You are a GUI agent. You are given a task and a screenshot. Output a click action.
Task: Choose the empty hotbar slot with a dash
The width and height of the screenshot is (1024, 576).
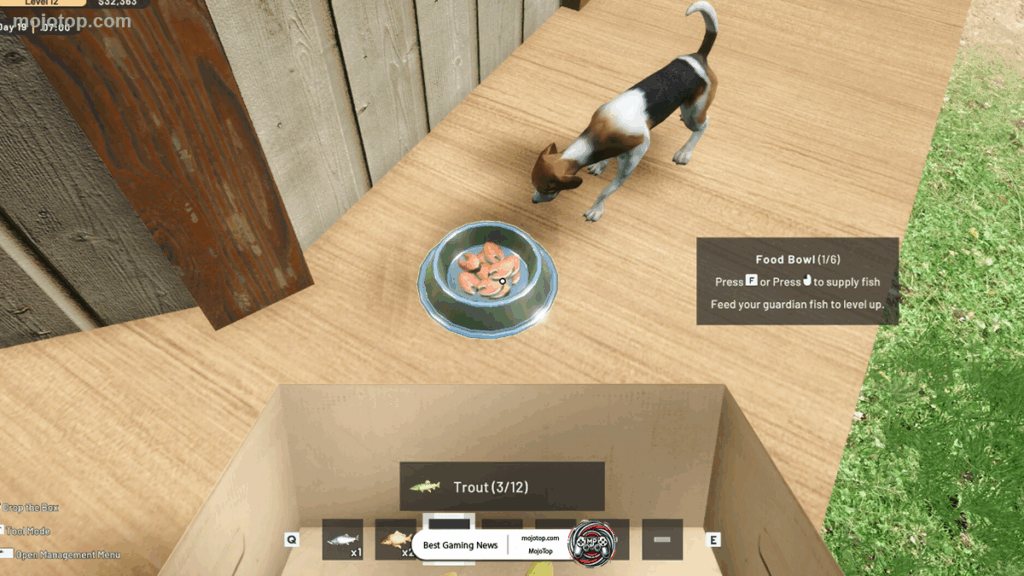(x=662, y=539)
